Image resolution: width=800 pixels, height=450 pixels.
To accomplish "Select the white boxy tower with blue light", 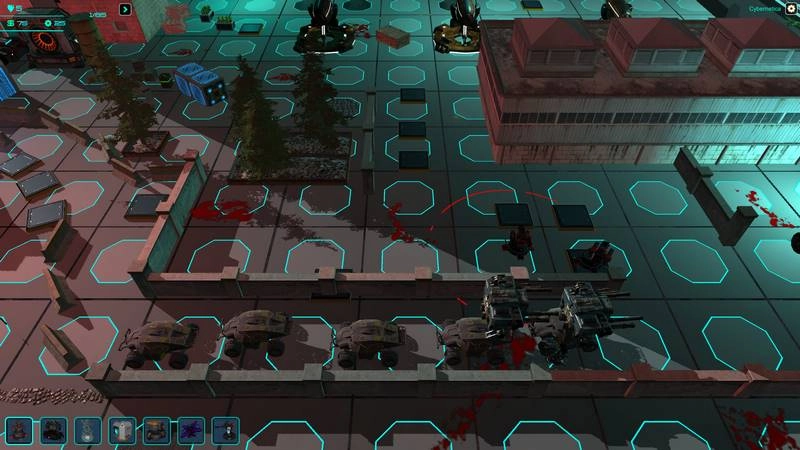I will point(122,431).
